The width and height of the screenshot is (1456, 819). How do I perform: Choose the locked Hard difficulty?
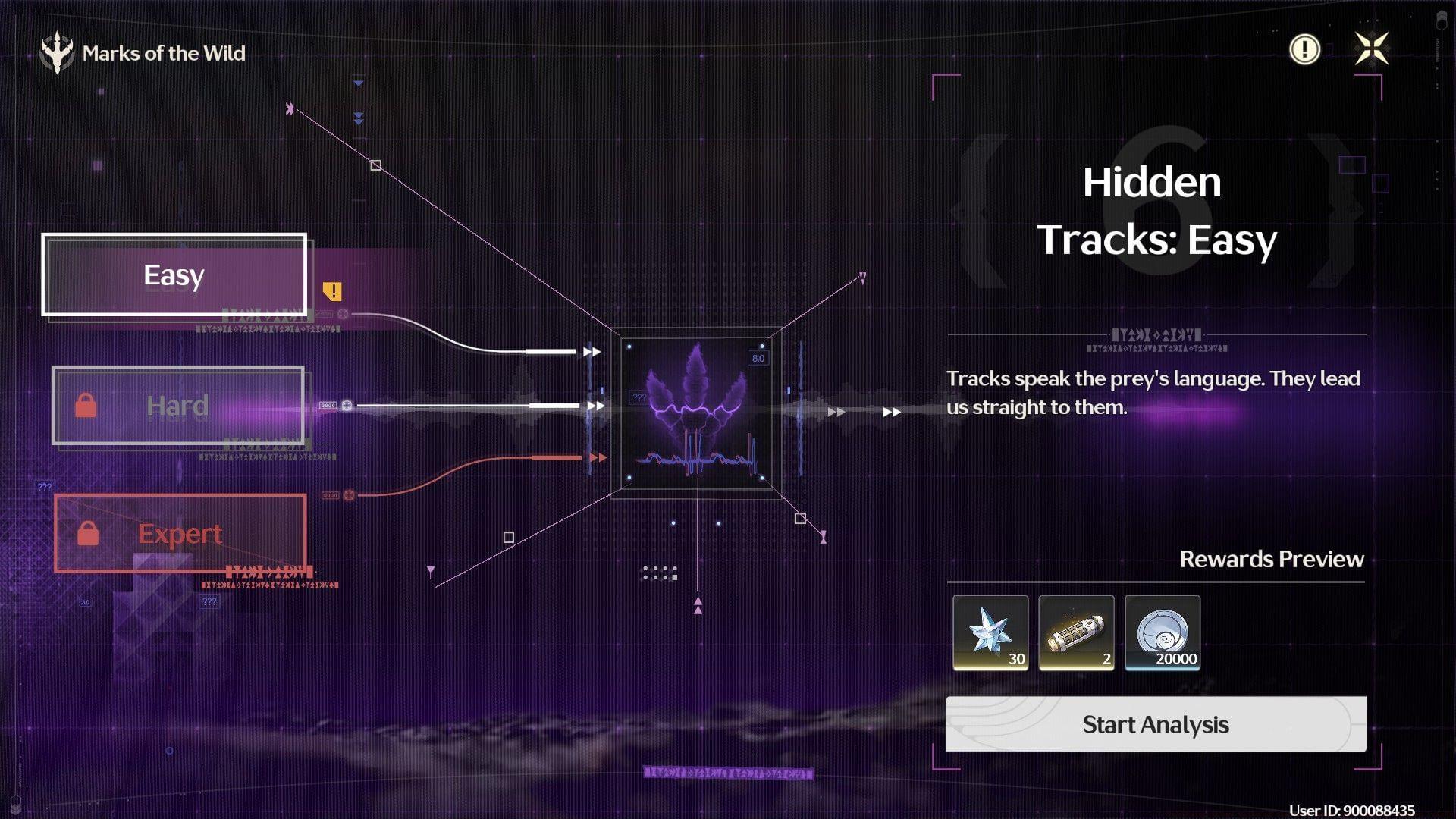click(178, 406)
